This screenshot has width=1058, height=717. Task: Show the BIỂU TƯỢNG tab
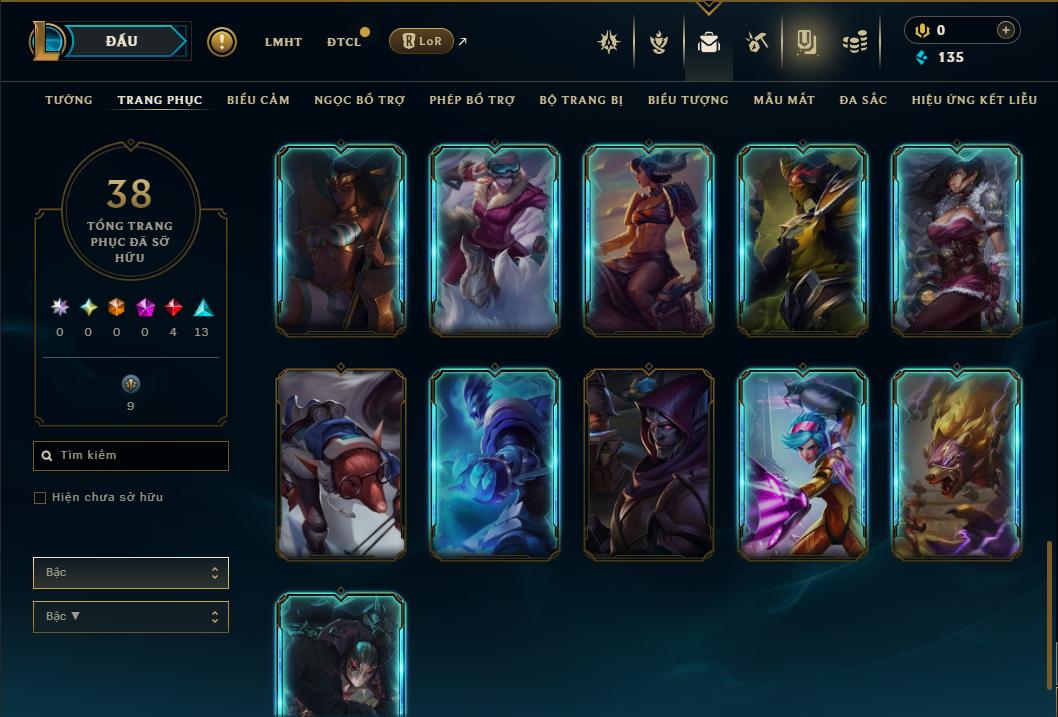click(x=688, y=100)
